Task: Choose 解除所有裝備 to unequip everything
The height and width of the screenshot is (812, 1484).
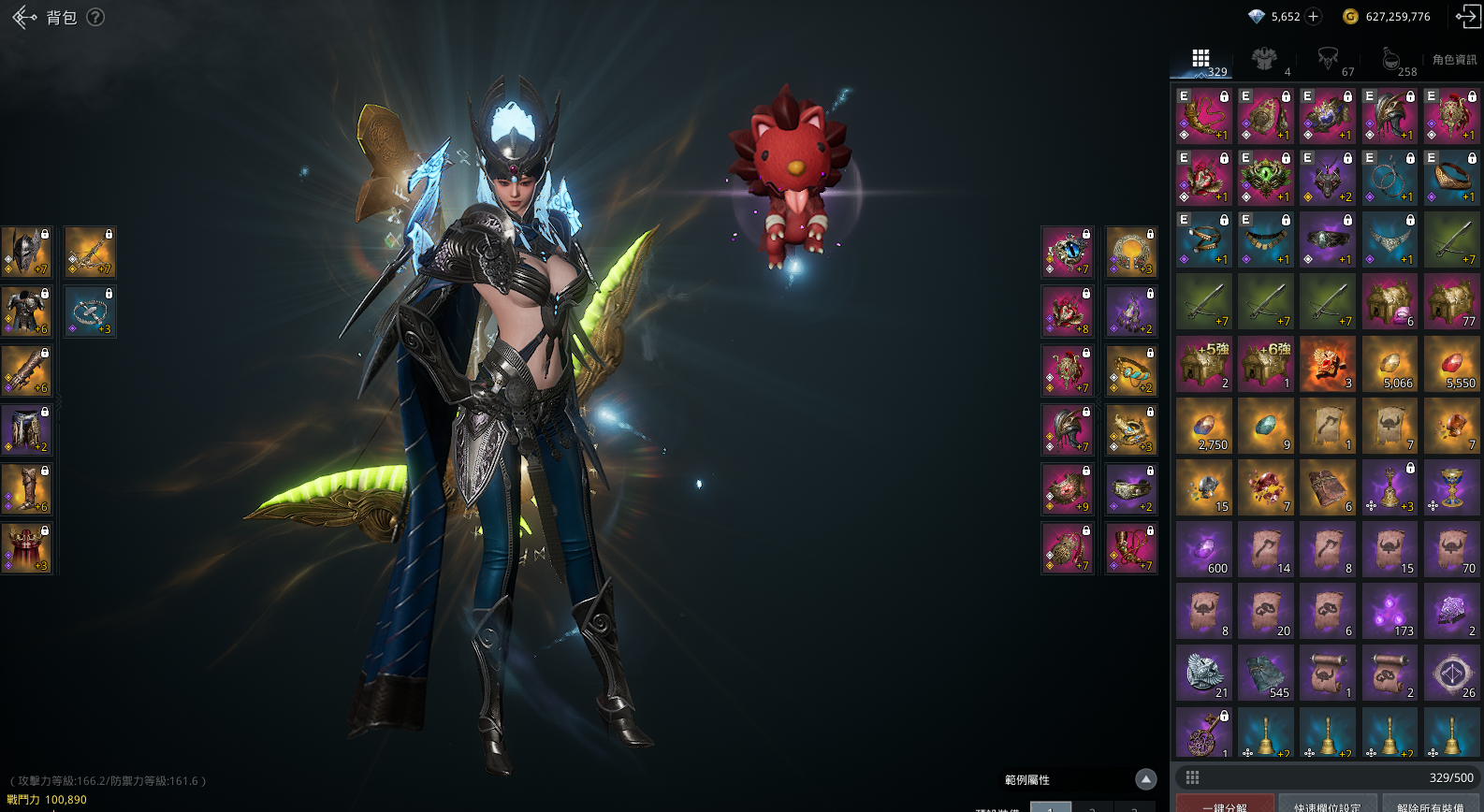Action: coord(1430,805)
